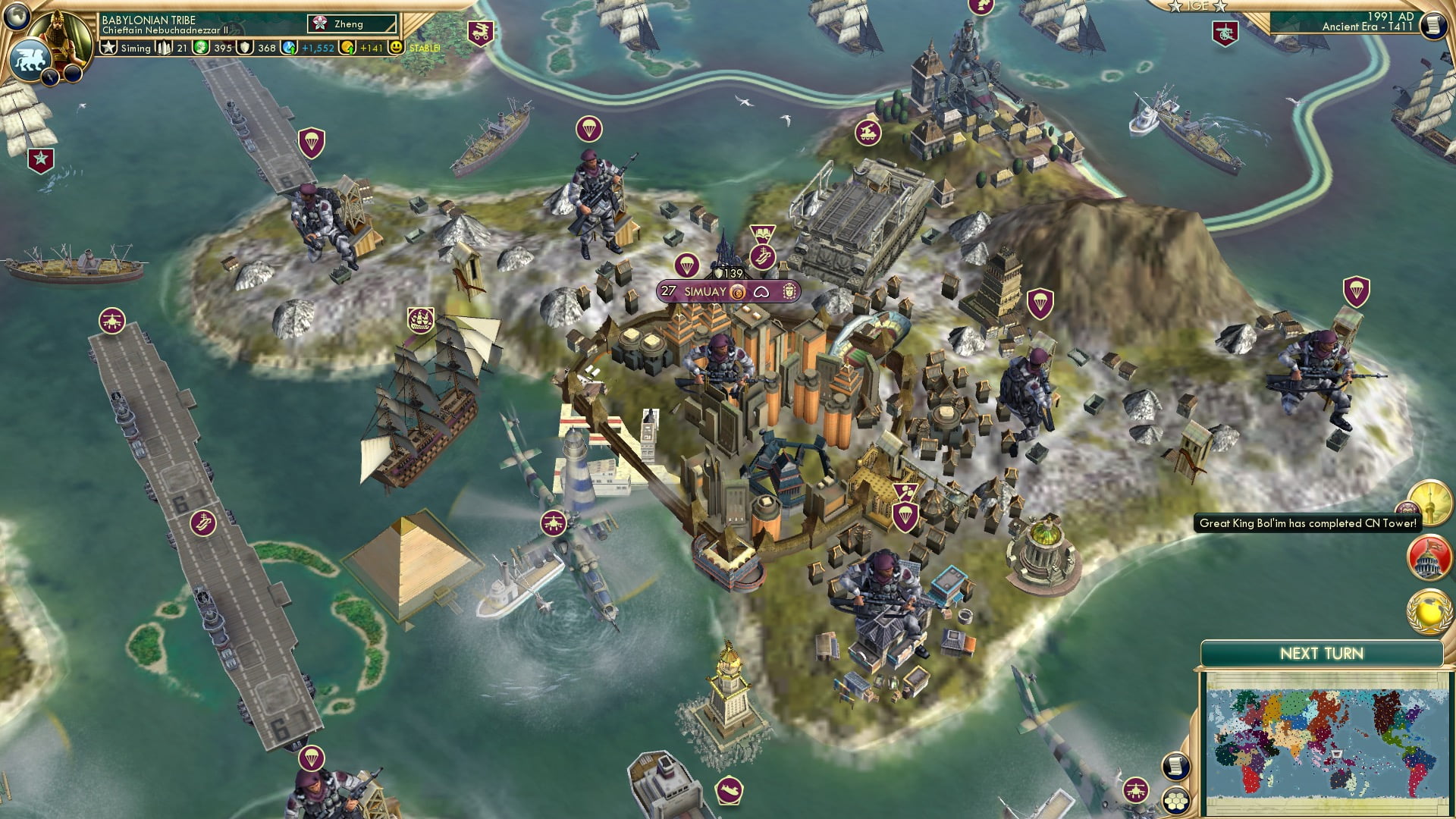Click the happiness smiley showing STABLE
The height and width of the screenshot is (819, 1456).
[x=397, y=48]
